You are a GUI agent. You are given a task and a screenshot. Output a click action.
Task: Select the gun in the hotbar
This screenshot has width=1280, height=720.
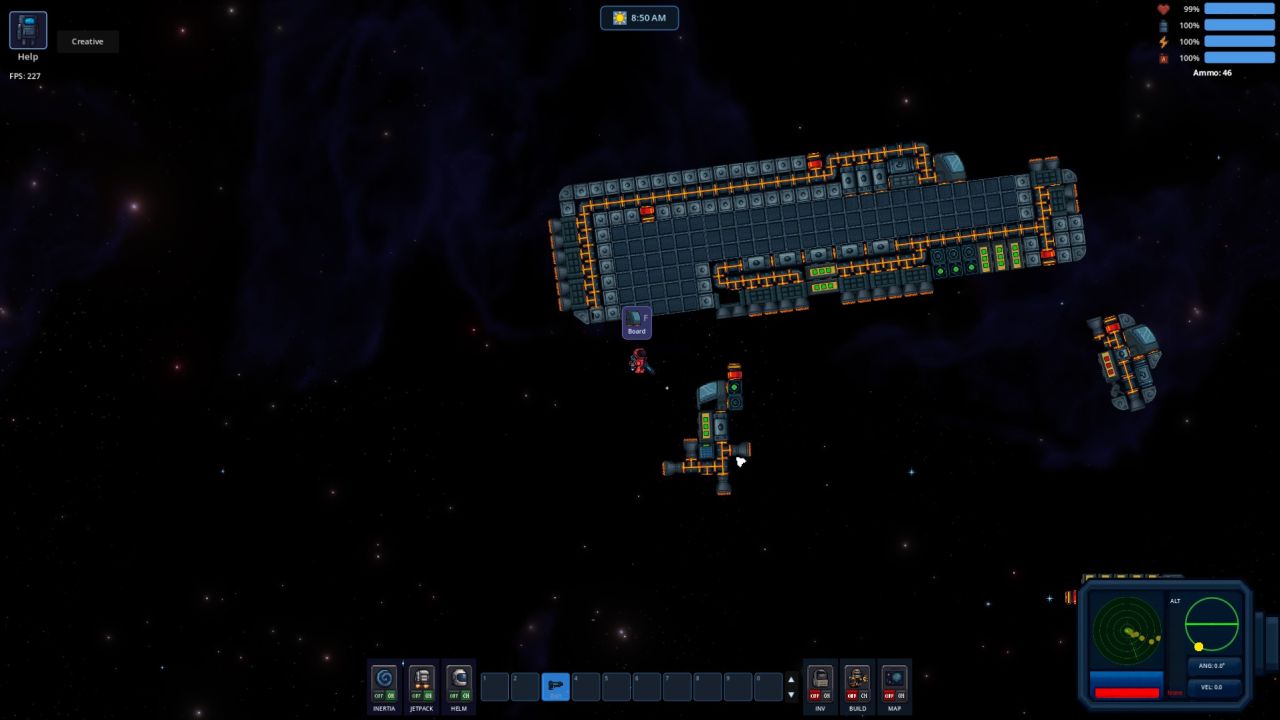tap(554, 686)
